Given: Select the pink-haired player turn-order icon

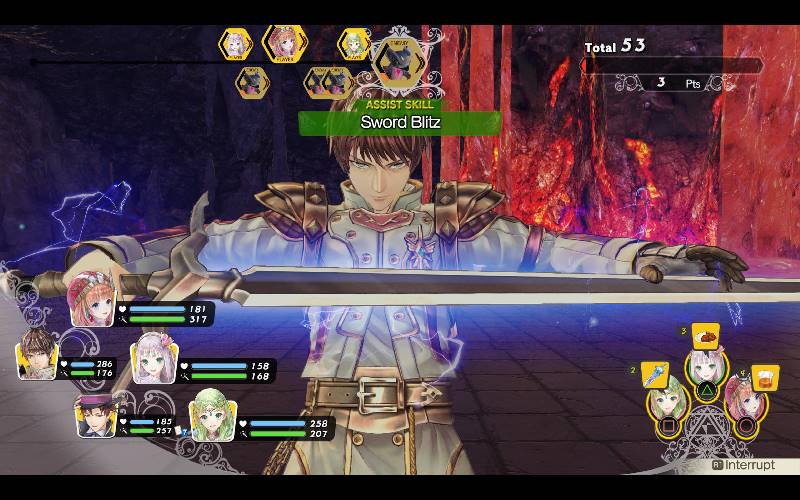Looking at the screenshot, I should pos(283,43).
